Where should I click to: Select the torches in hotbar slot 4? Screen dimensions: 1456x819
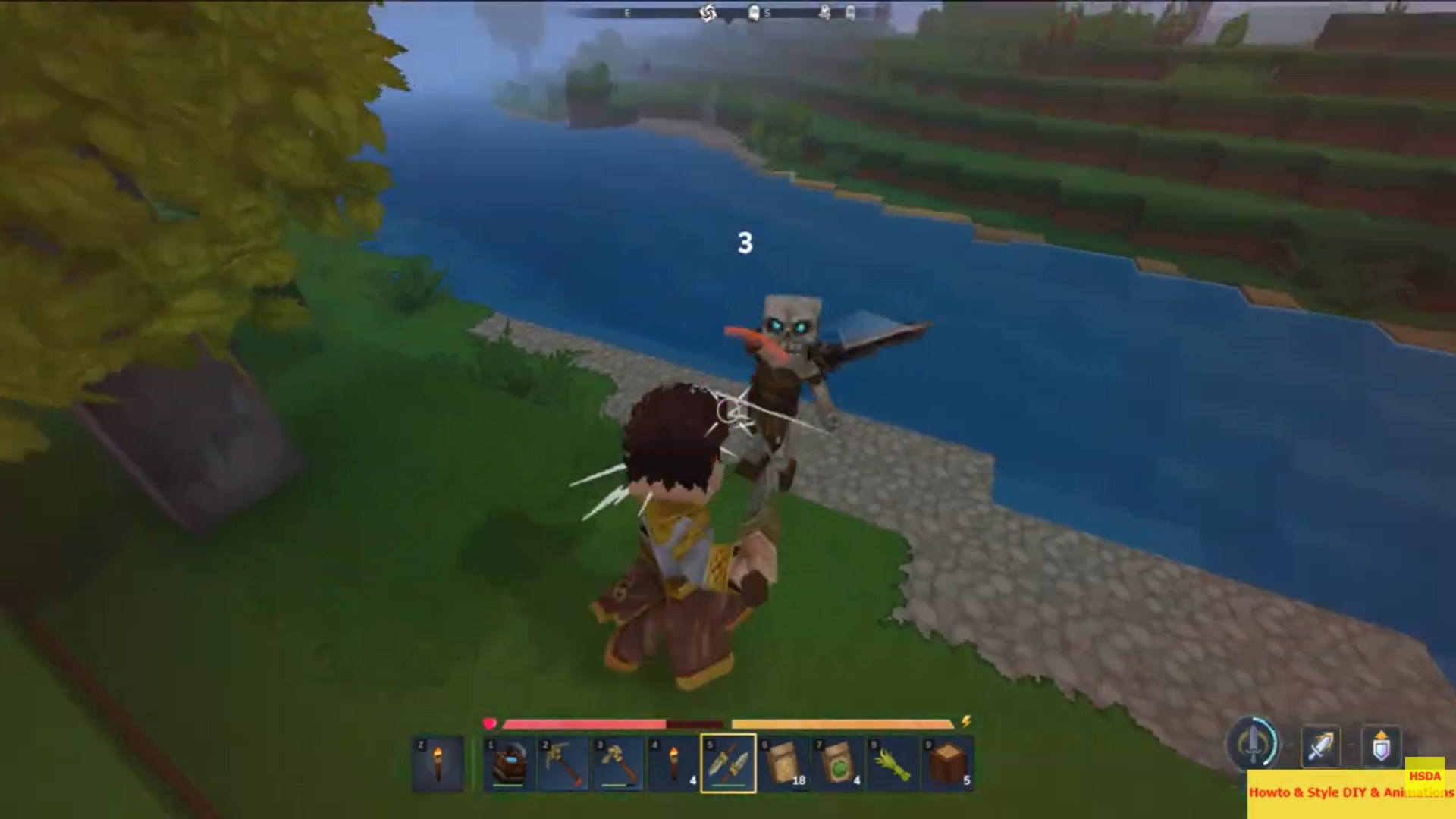[674, 762]
